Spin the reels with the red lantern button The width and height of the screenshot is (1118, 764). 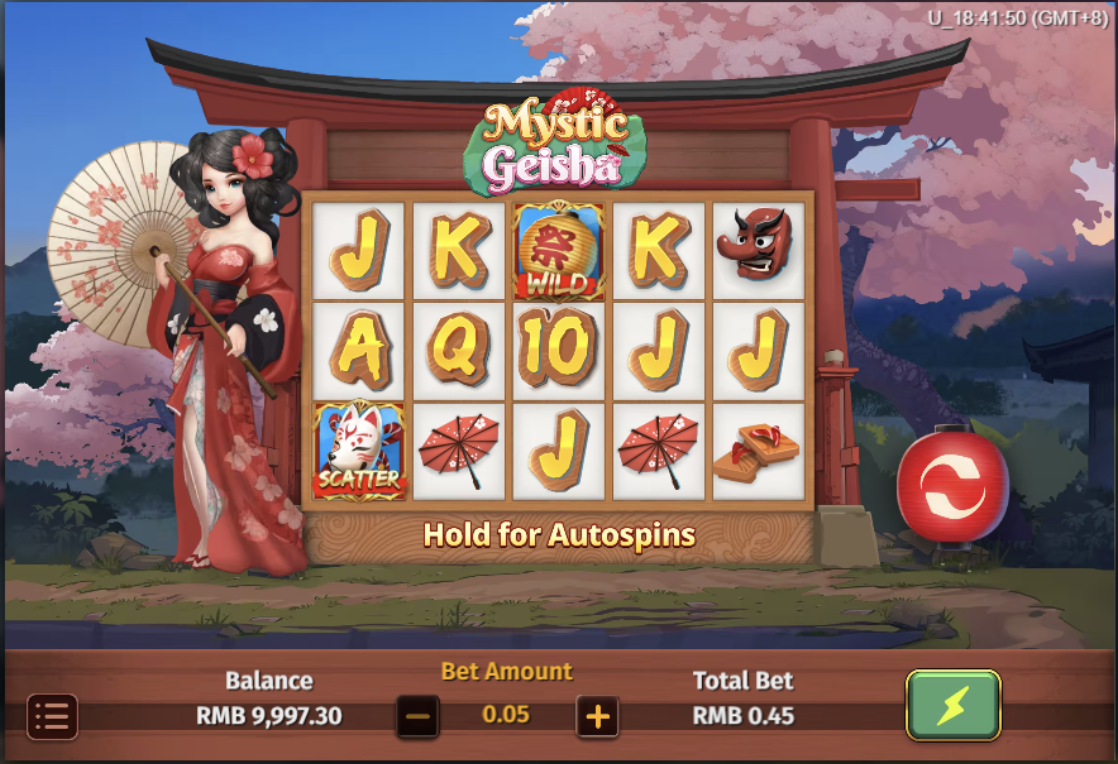(952, 486)
